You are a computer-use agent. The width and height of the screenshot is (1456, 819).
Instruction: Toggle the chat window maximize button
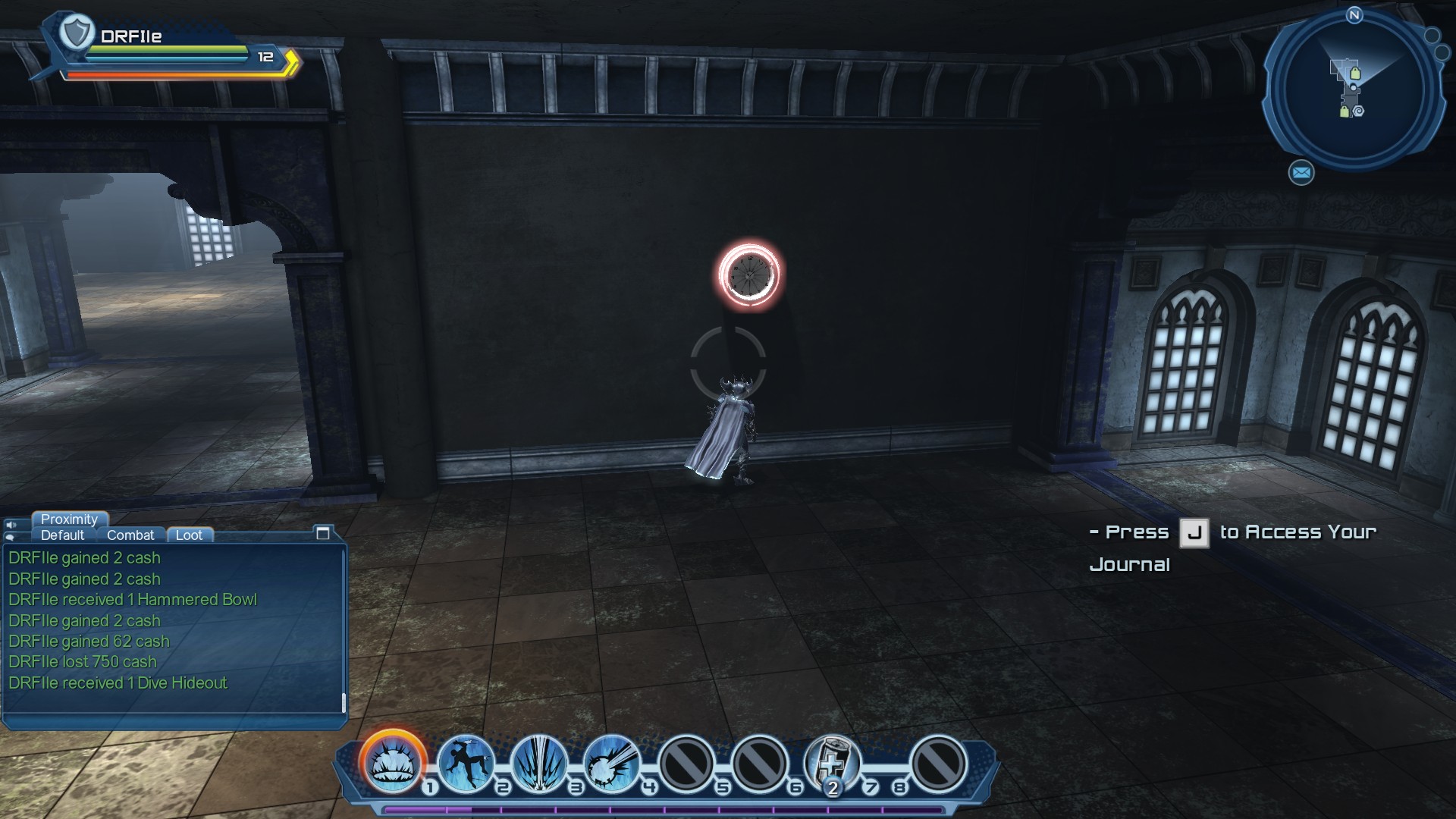click(322, 533)
